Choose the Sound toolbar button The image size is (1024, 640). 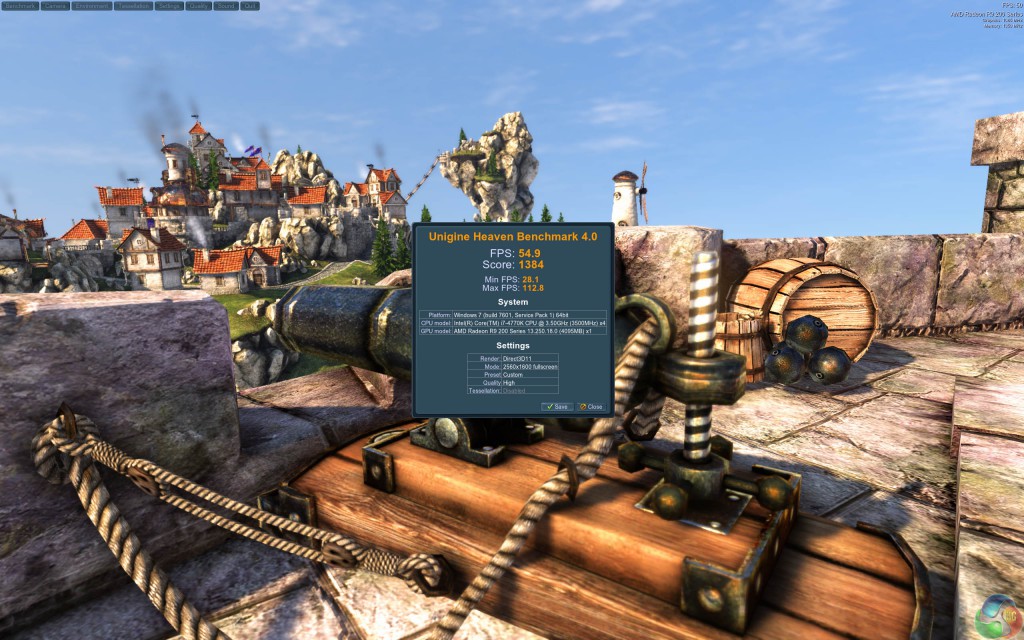click(227, 5)
